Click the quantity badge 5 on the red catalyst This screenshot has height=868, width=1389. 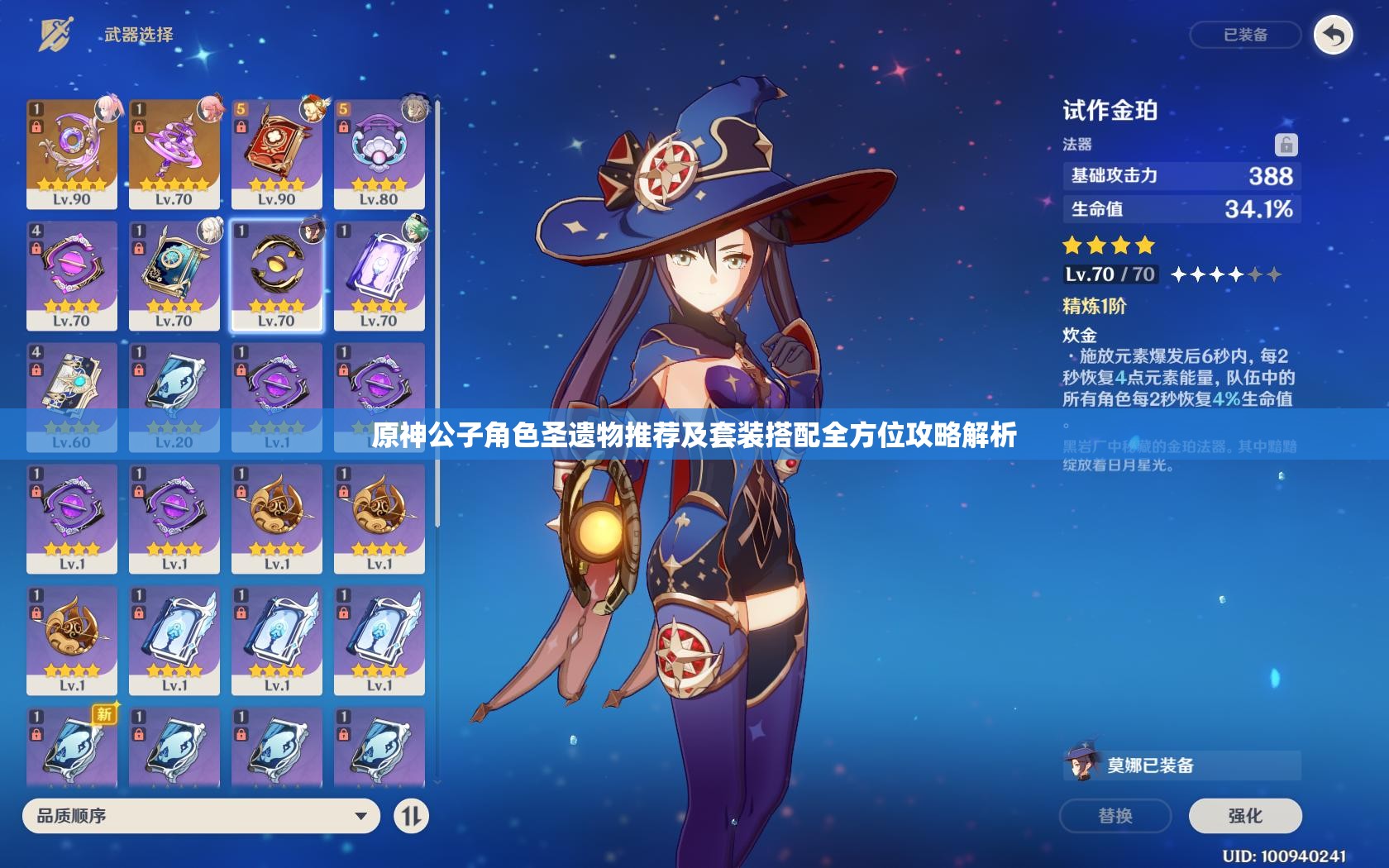[241, 109]
